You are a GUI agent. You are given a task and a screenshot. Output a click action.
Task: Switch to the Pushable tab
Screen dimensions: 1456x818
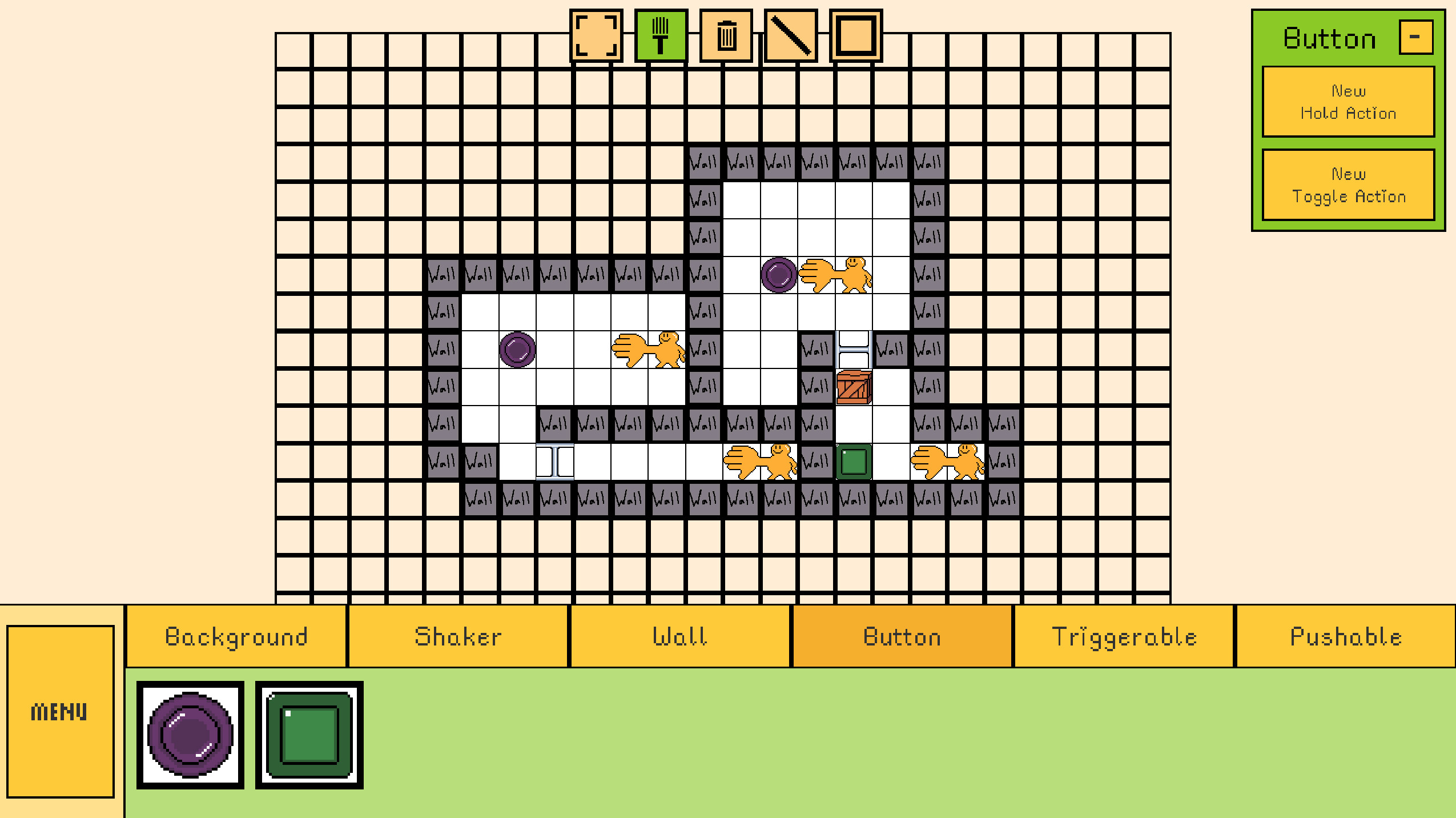(1345, 636)
